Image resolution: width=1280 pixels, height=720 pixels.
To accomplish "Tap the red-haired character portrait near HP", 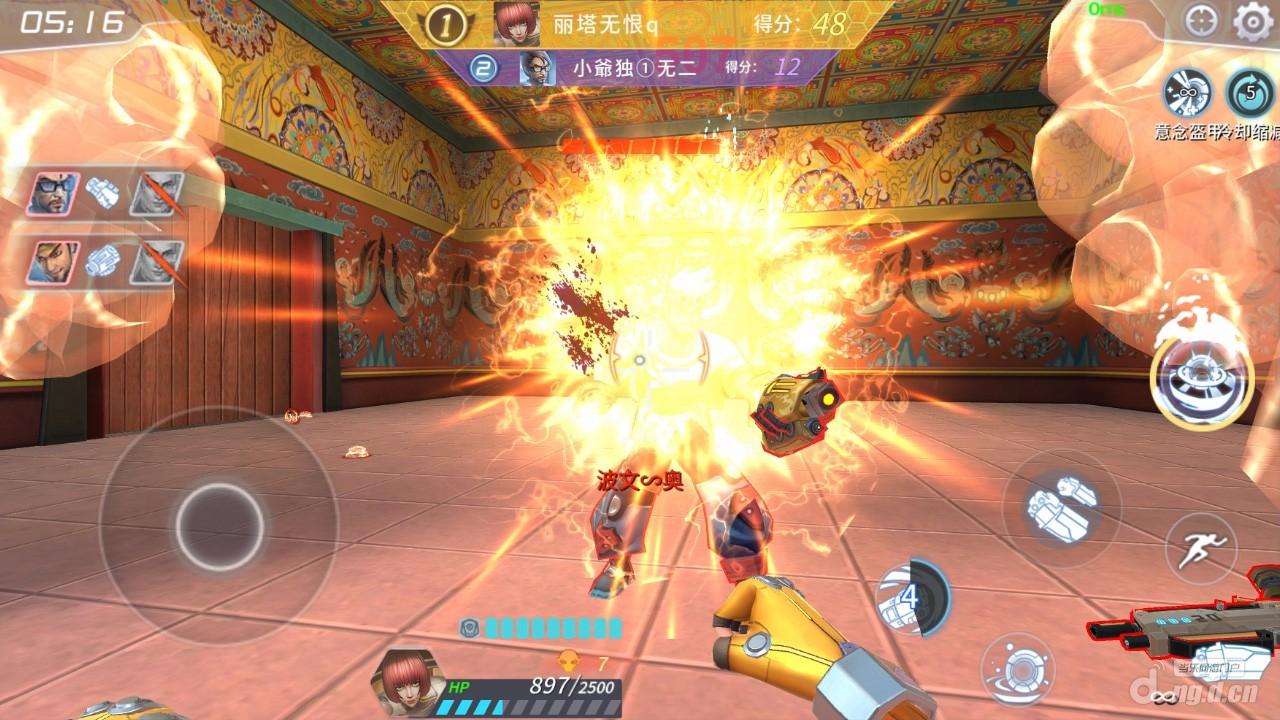I will tap(405, 682).
